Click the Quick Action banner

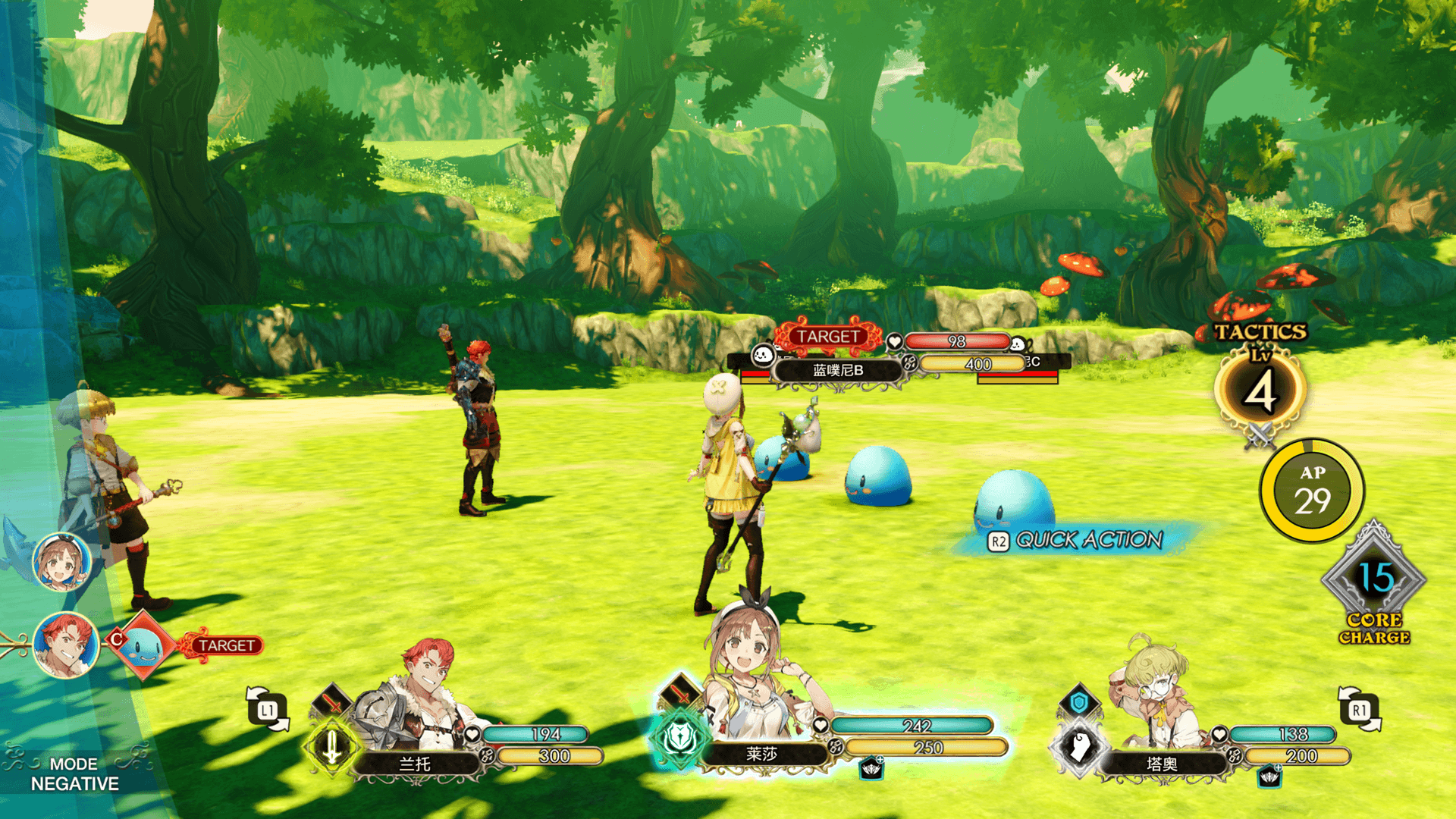1077,540
